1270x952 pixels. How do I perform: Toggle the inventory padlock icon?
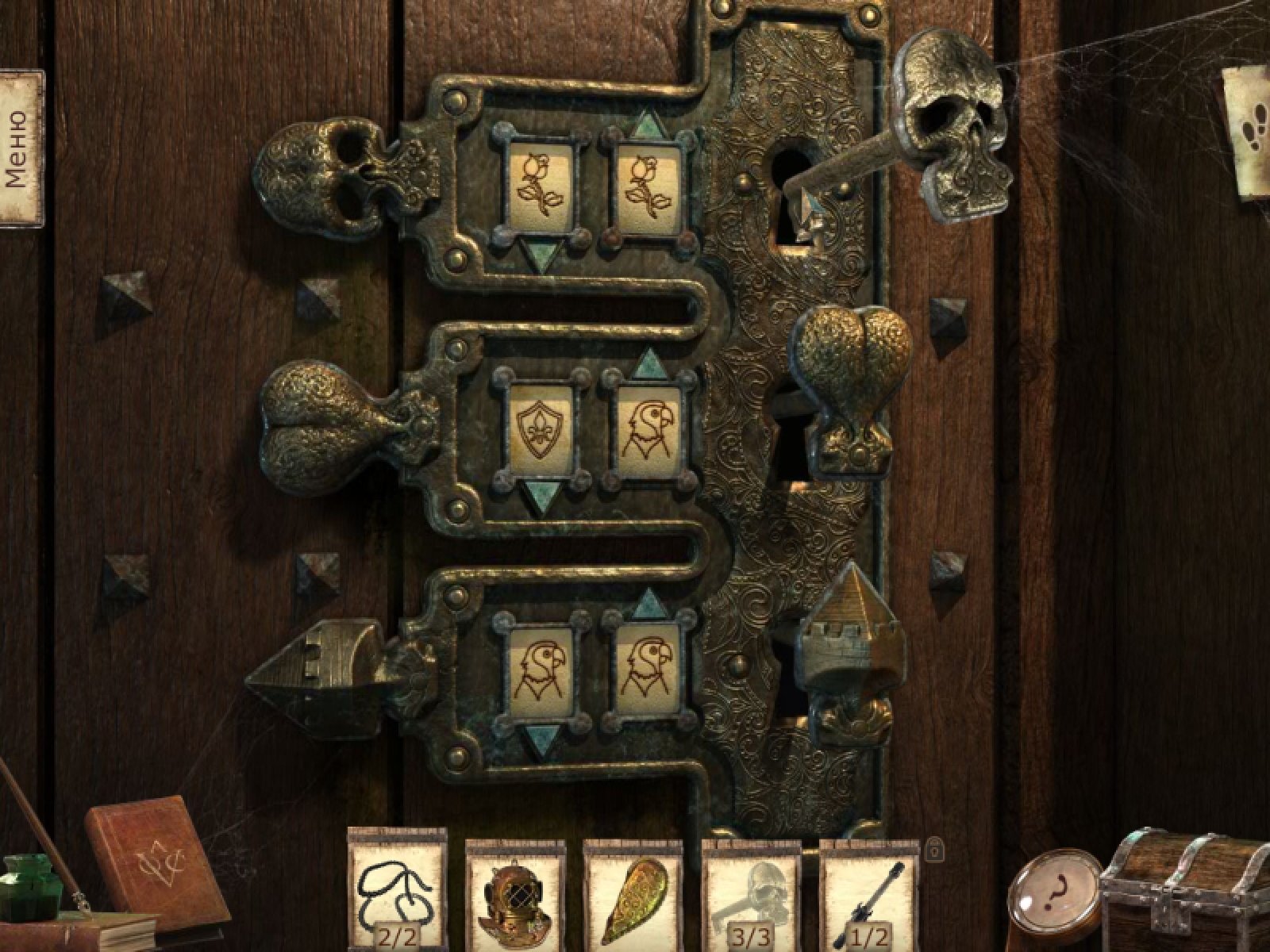[x=936, y=849]
